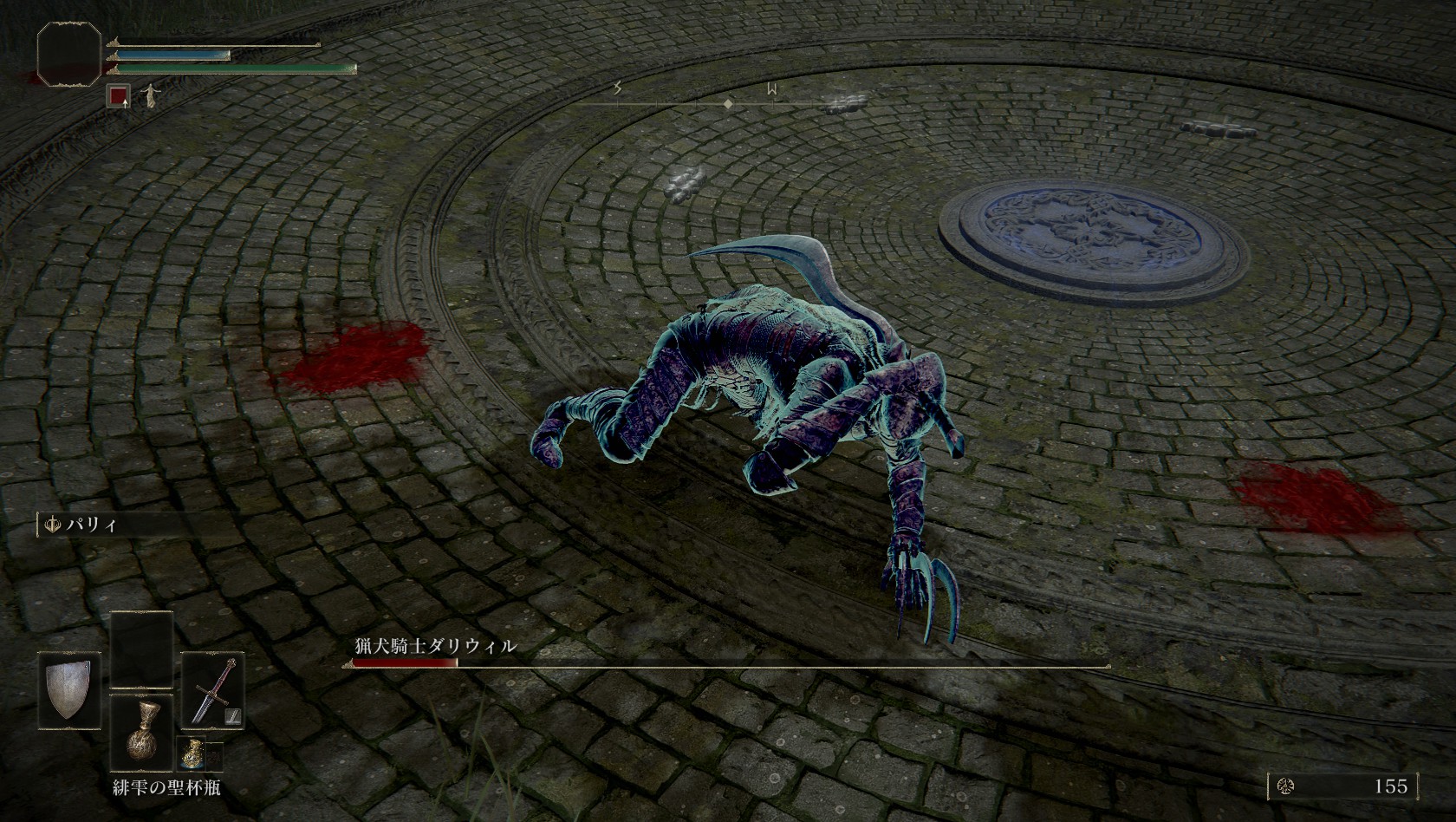This screenshot has height=822, width=1456.
Task: Click the compass bar diamond marker
Action: (x=729, y=104)
